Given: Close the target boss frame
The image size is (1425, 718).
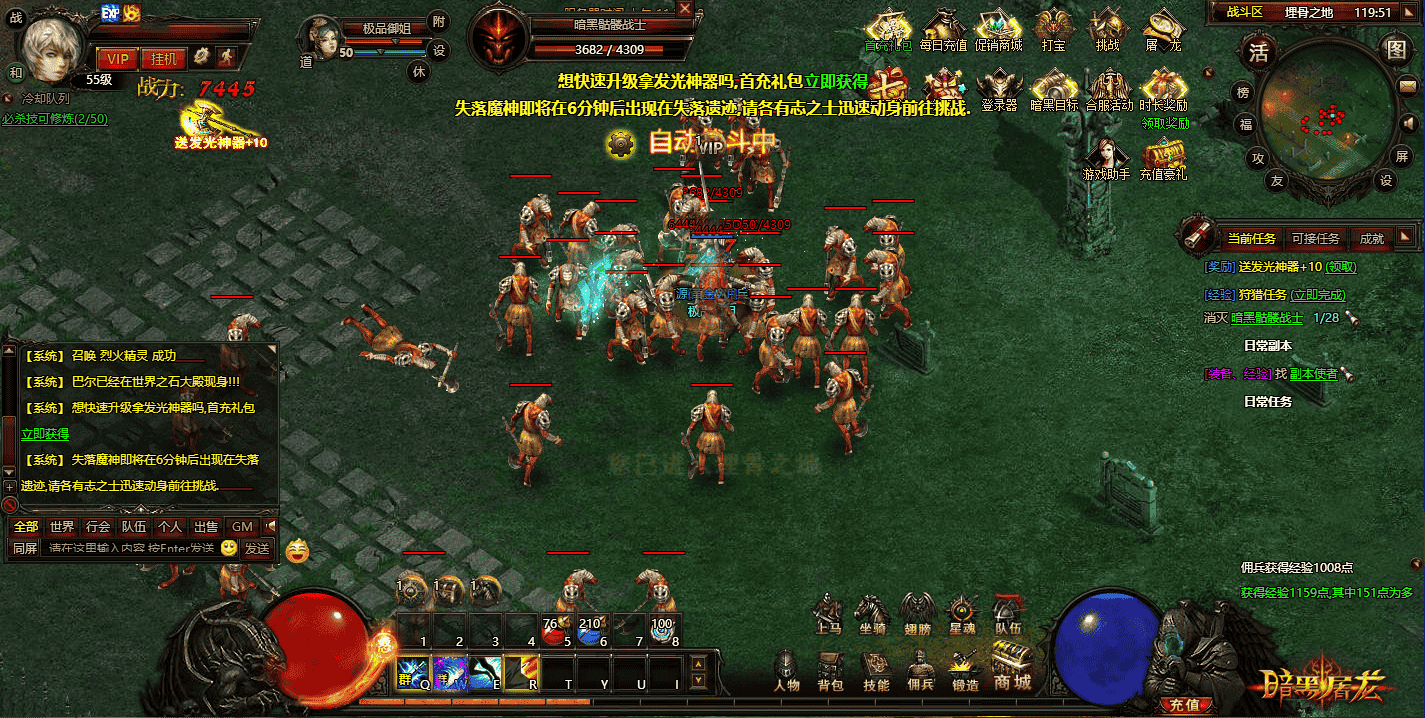Looking at the screenshot, I should (685, 8).
